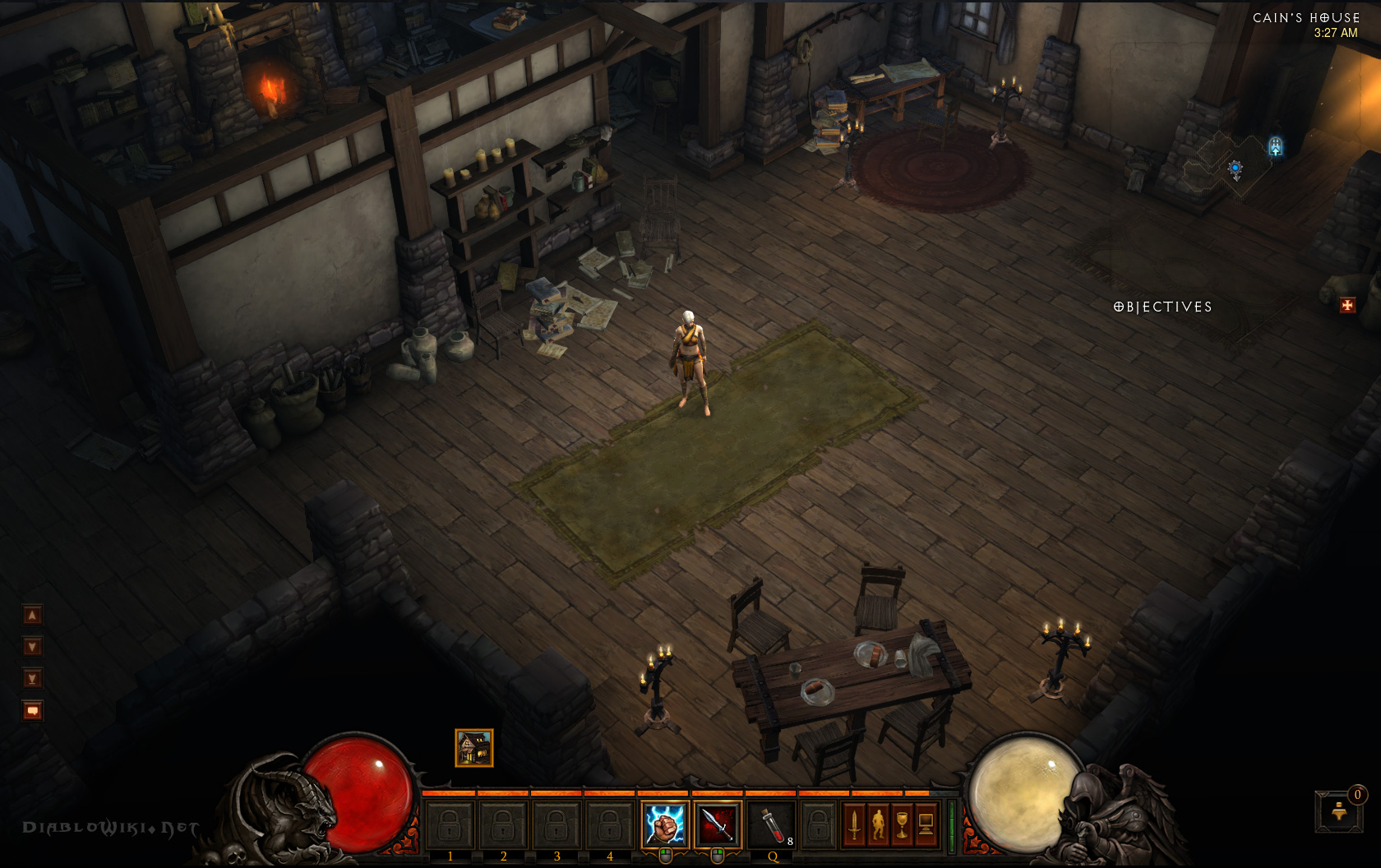Open the character figure menu button
The height and width of the screenshot is (868, 1381).
878,824
